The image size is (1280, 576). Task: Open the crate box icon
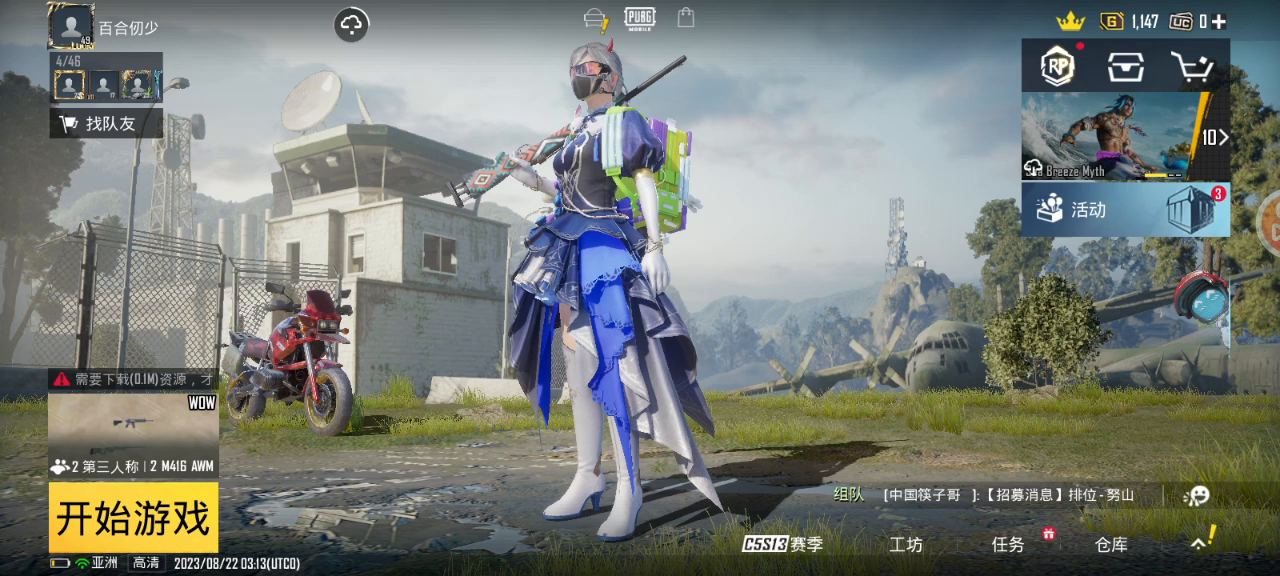tap(1125, 66)
